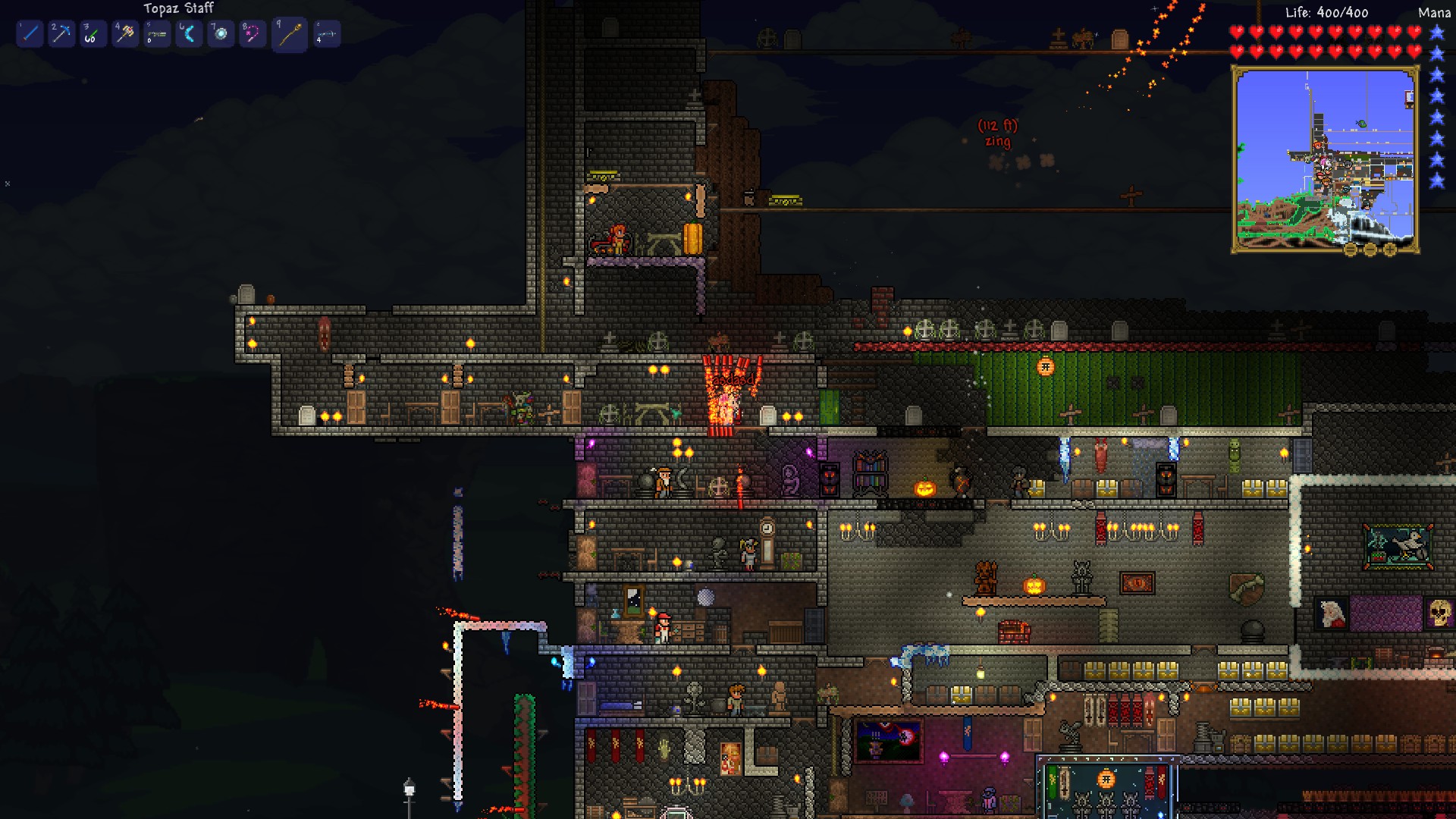Click the minimap in the gold frame

pyautogui.click(x=1325, y=158)
